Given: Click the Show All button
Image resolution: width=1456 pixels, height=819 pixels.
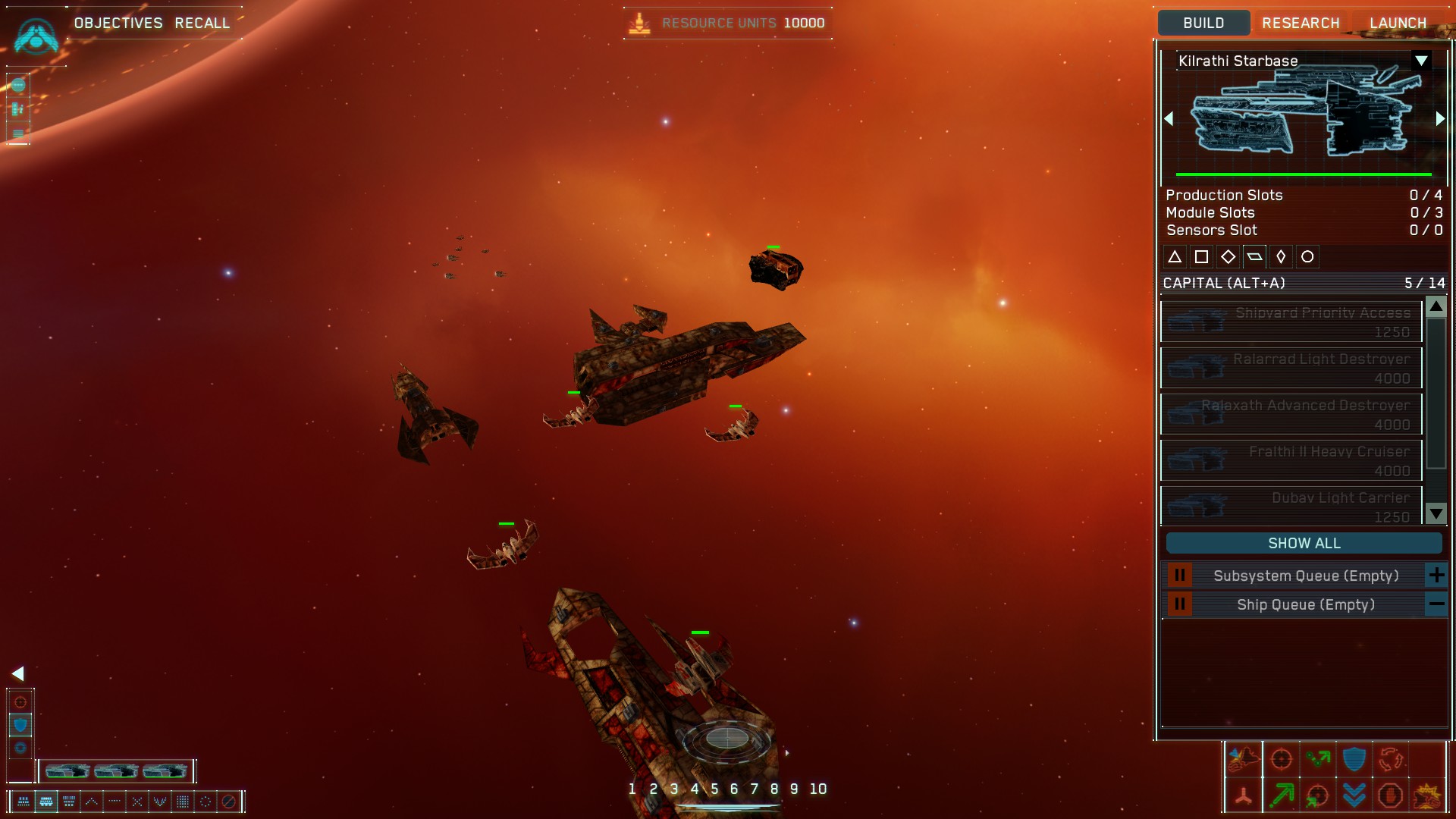Looking at the screenshot, I should click(1304, 543).
